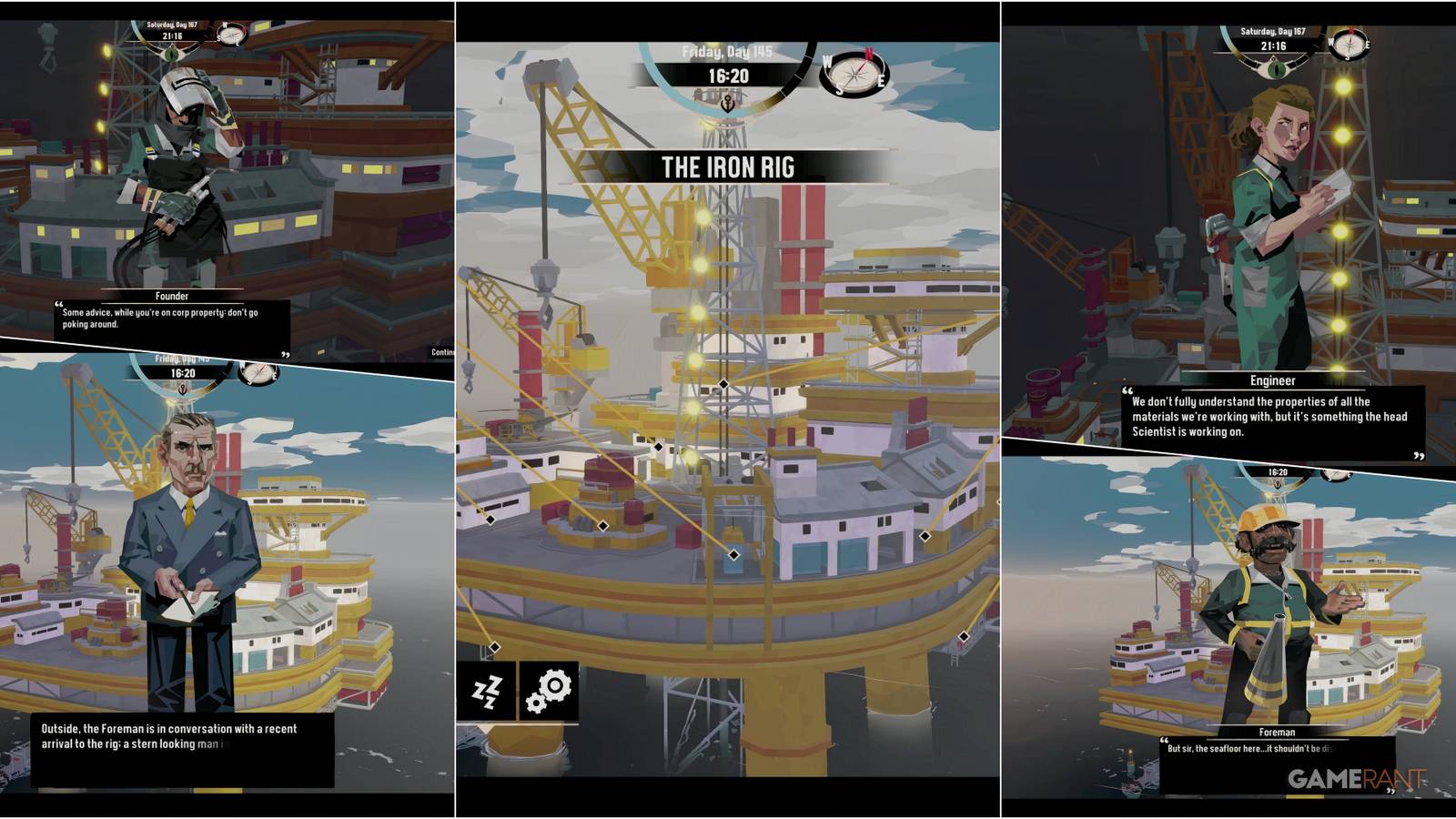Image resolution: width=1456 pixels, height=819 pixels.
Task: Select the diamond marker near the rig tower
Action: [722, 385]
